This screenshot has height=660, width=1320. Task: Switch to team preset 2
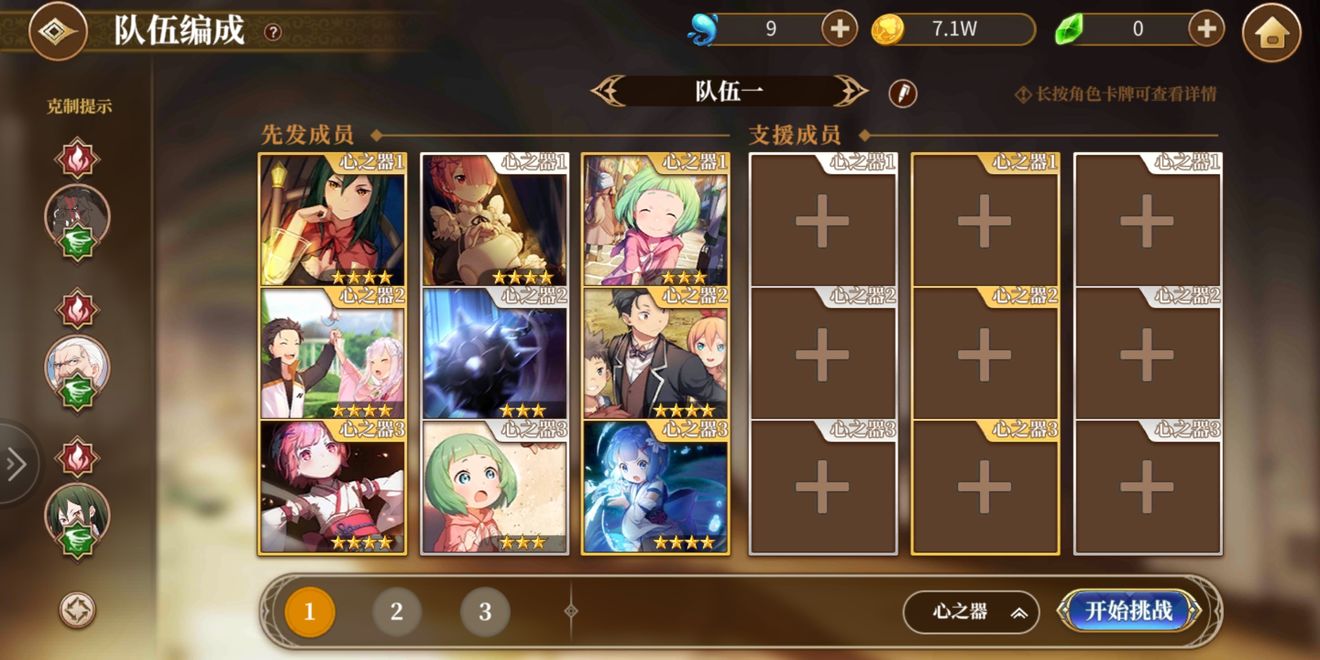pyautogui.click(x=397, y=612)
